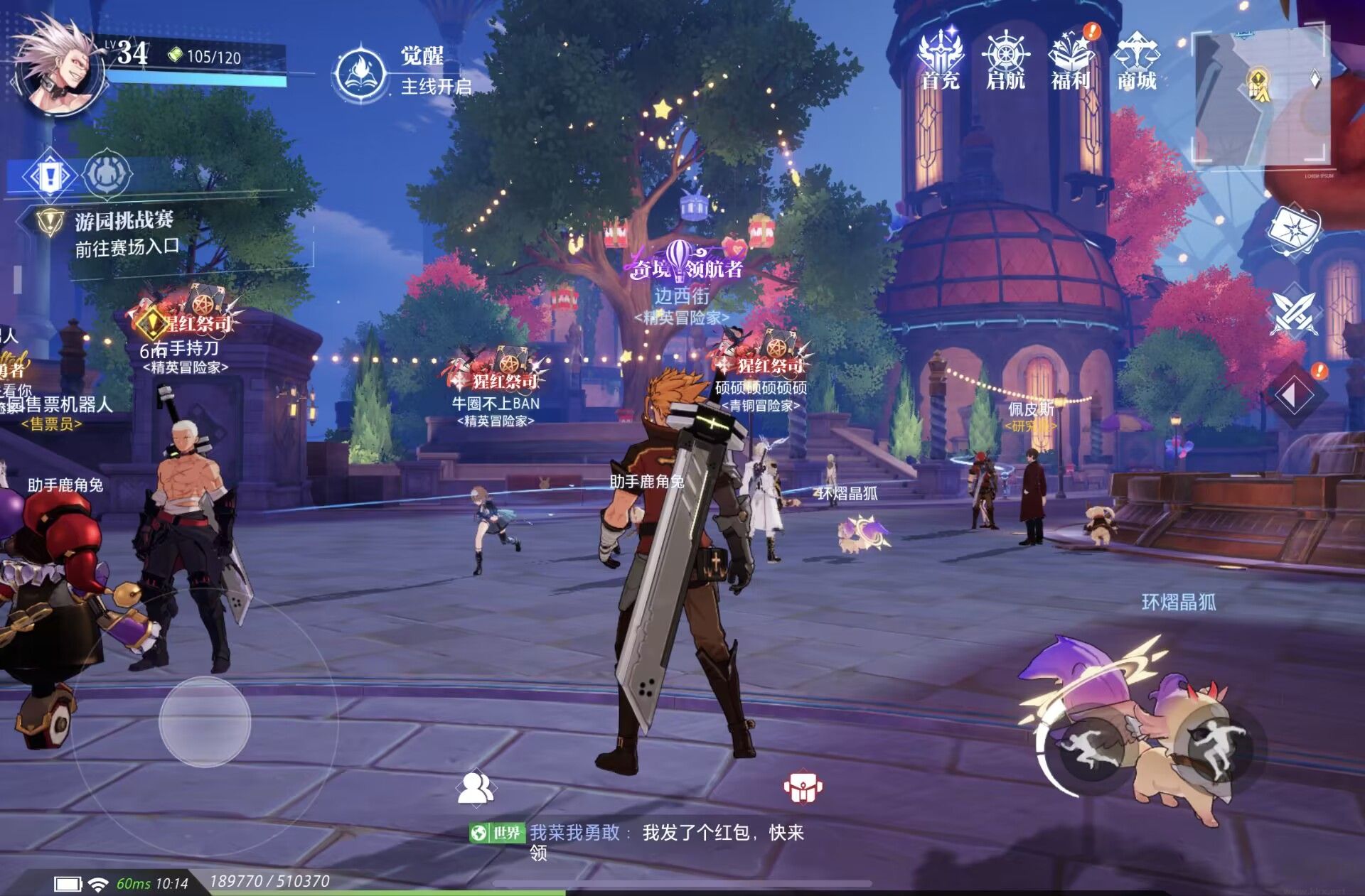The width and height of the screenshot is (1365, 896).
Task: Switch to the team tab icon
Action: (108, 173)
